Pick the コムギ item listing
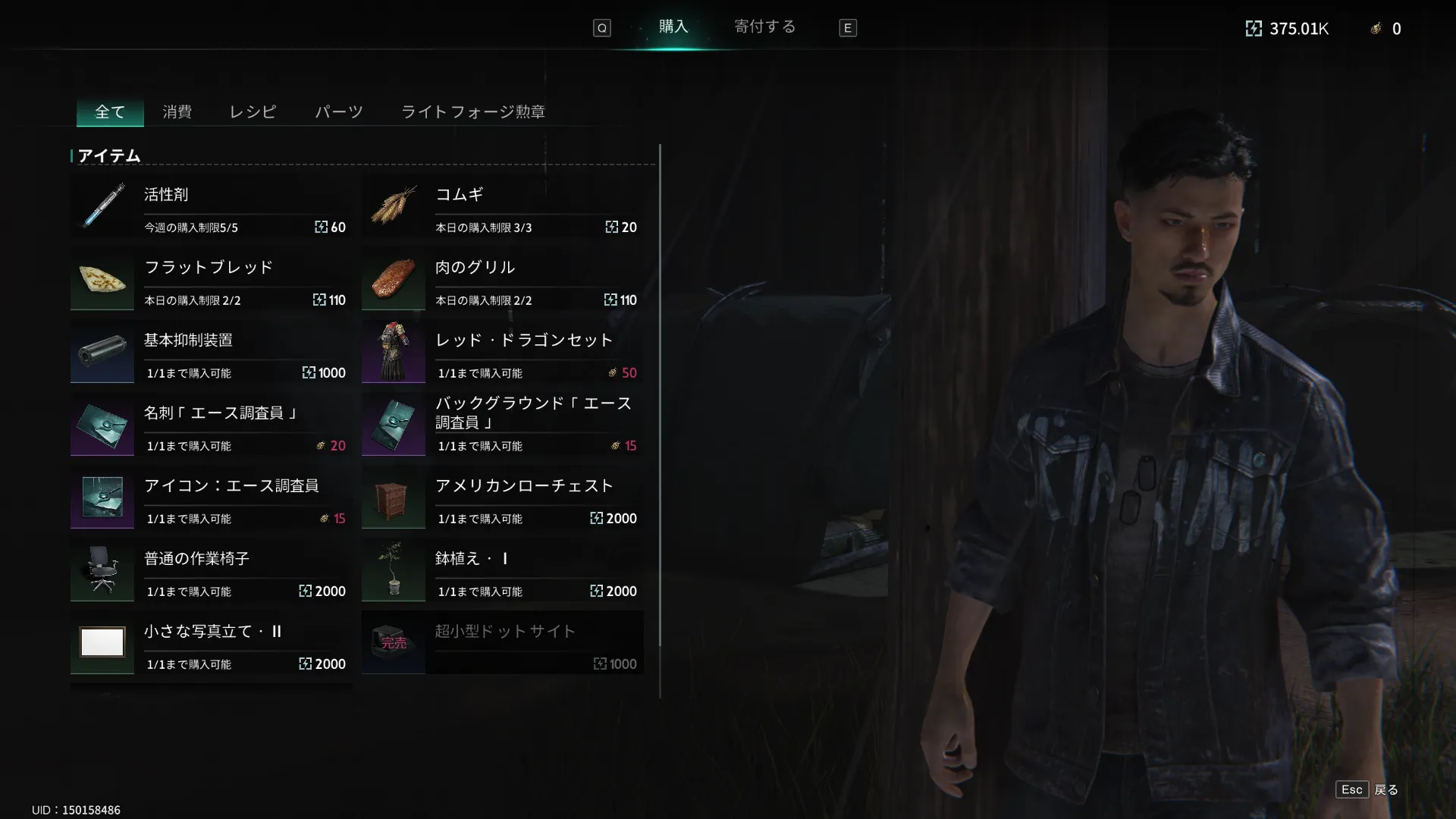The width and height of the screenshot is (1456, 819). tap(502, 208)
